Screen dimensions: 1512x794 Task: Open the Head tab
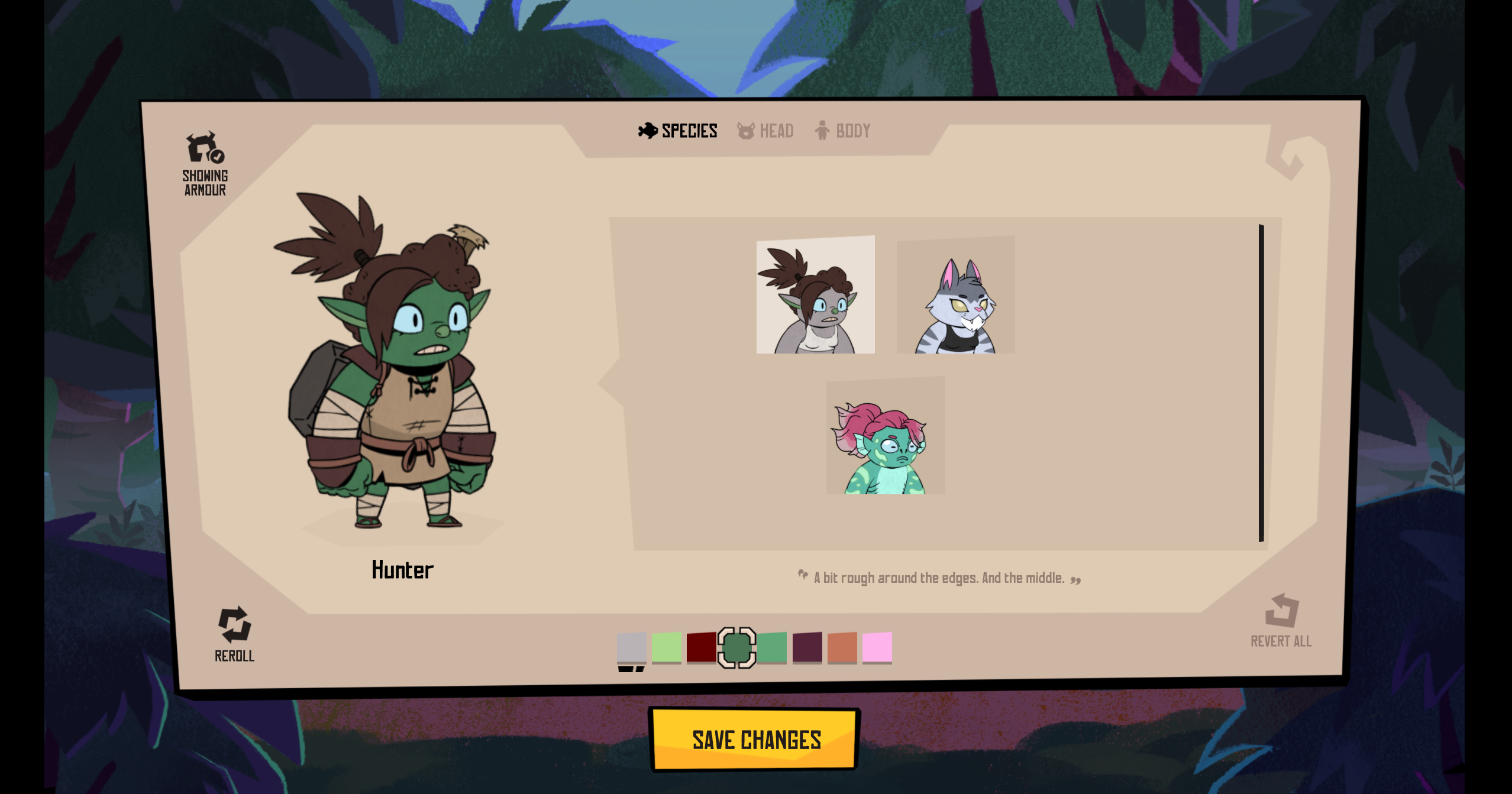(x=765, y=131)
